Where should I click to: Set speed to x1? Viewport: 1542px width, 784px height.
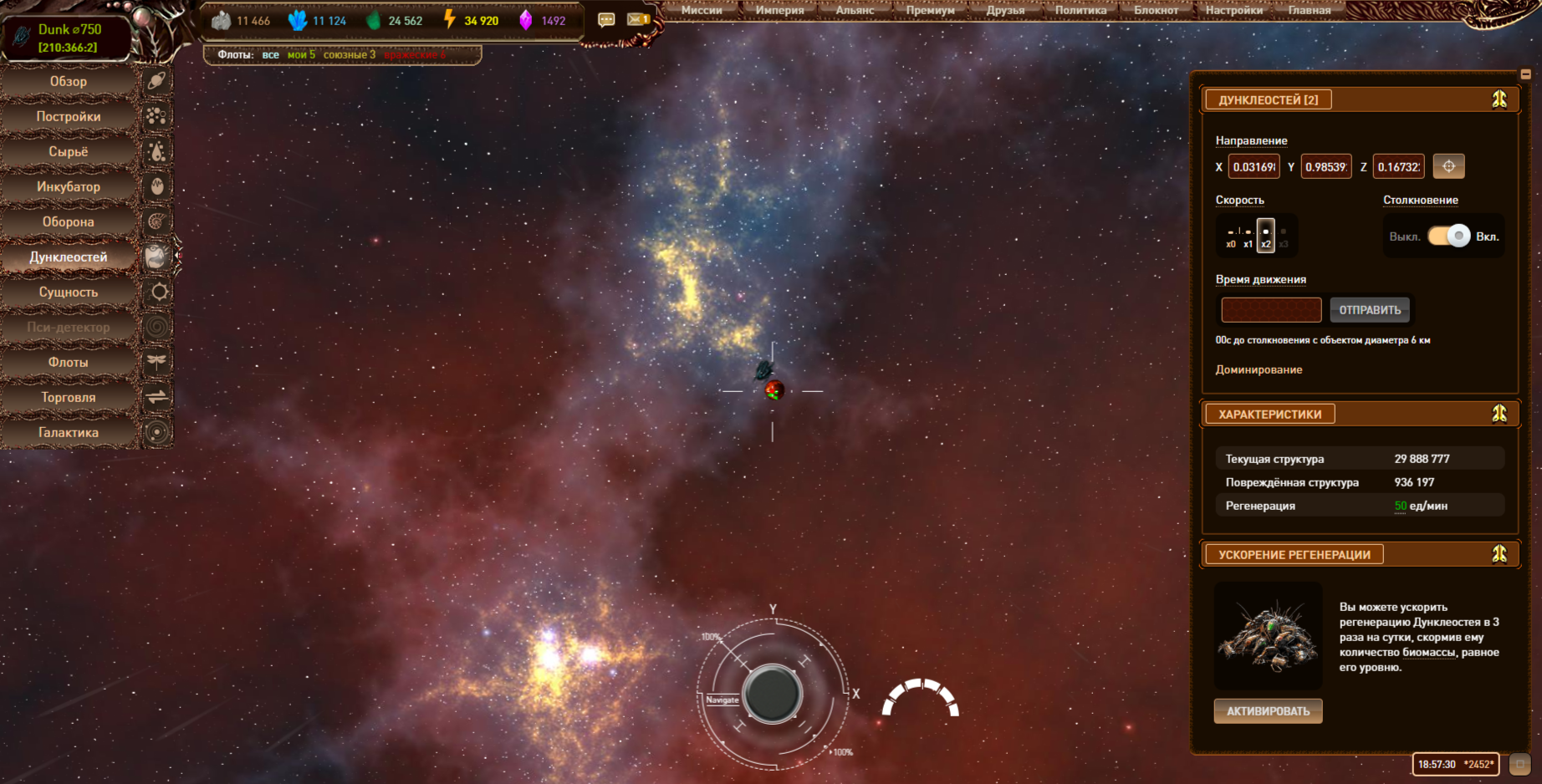pos(1248,237)
